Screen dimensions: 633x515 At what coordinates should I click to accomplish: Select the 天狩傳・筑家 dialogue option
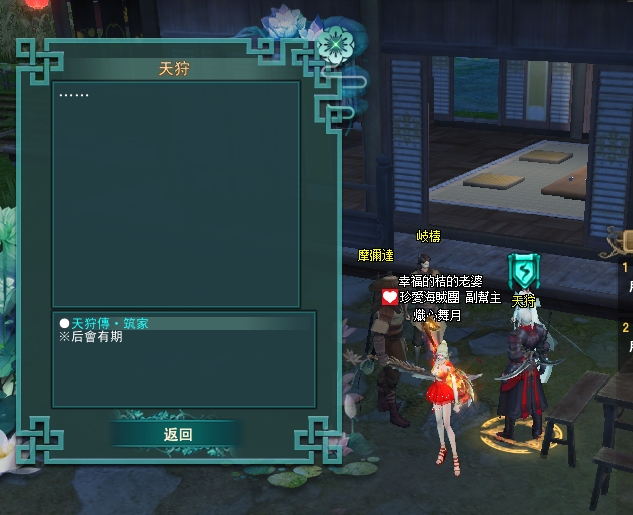(x=111, y=323)
